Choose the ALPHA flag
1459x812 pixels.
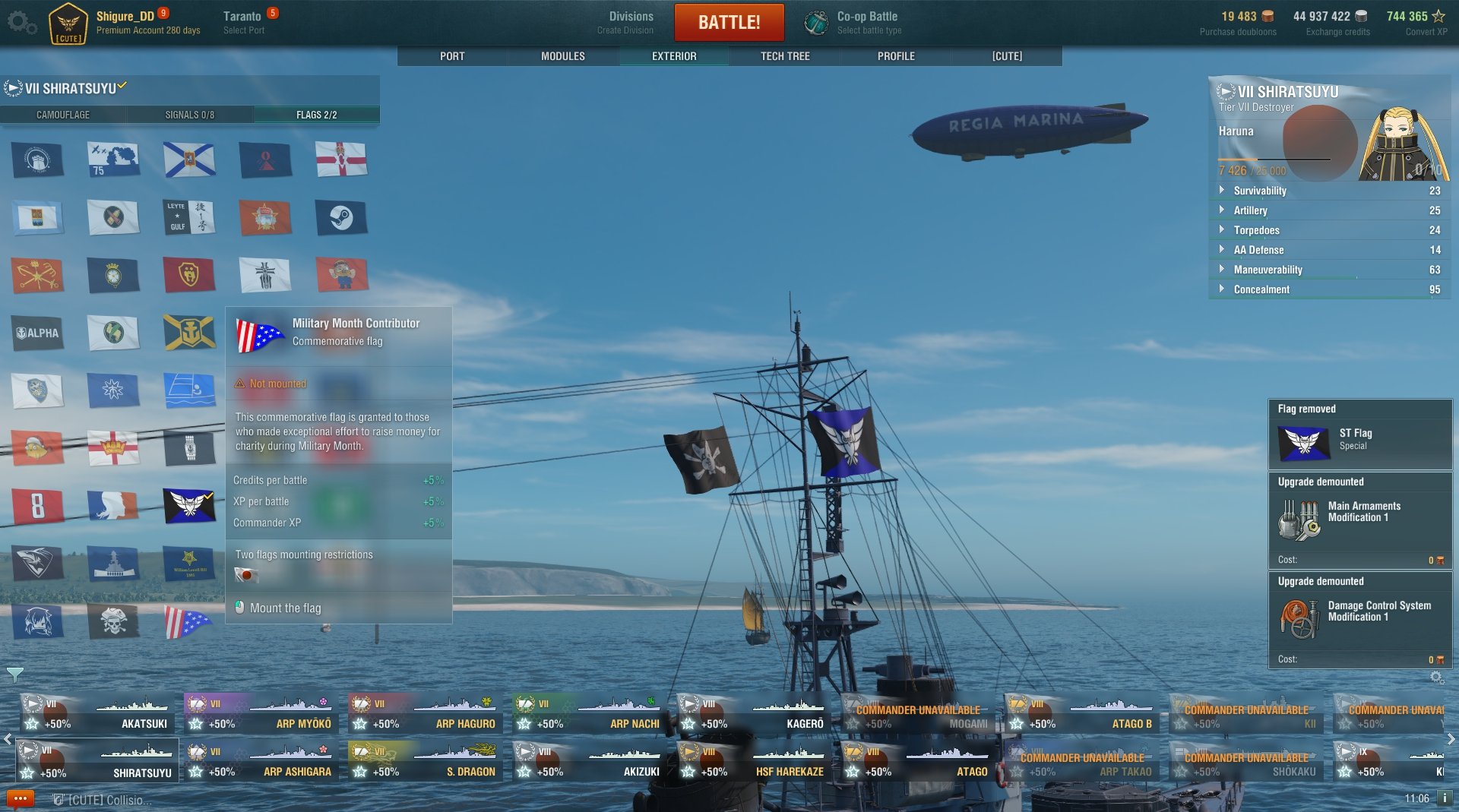37,333
